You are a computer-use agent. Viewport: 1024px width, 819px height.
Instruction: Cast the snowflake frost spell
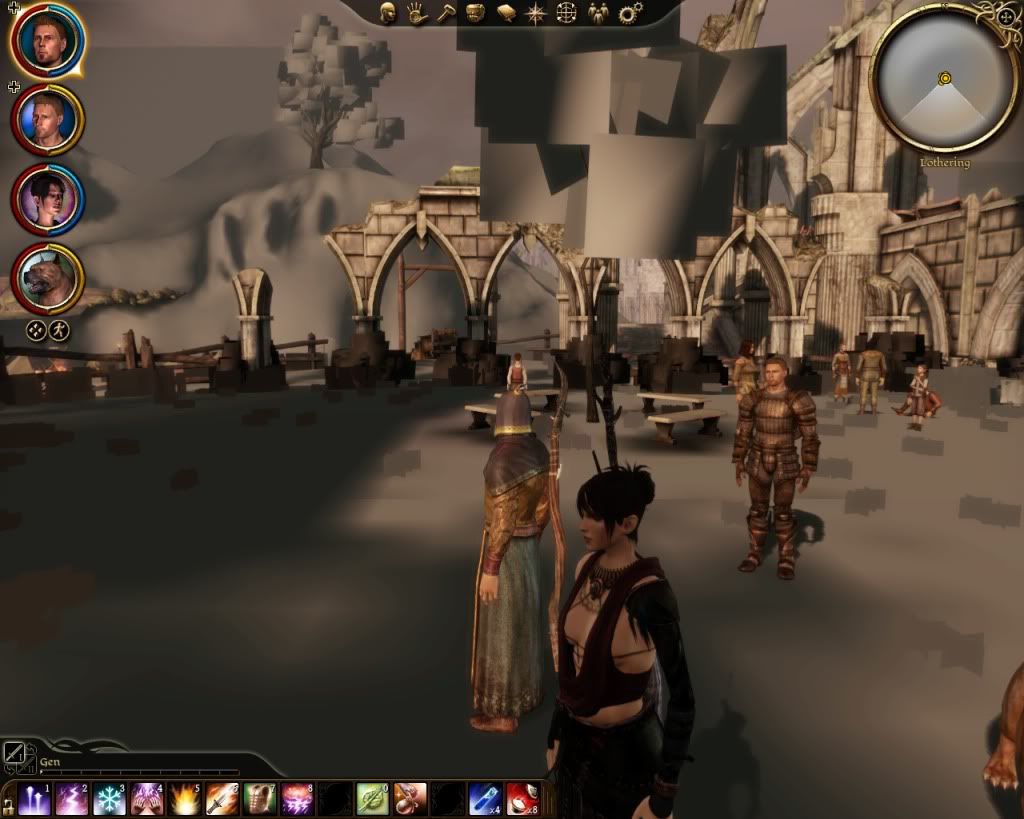coord(109,799)
